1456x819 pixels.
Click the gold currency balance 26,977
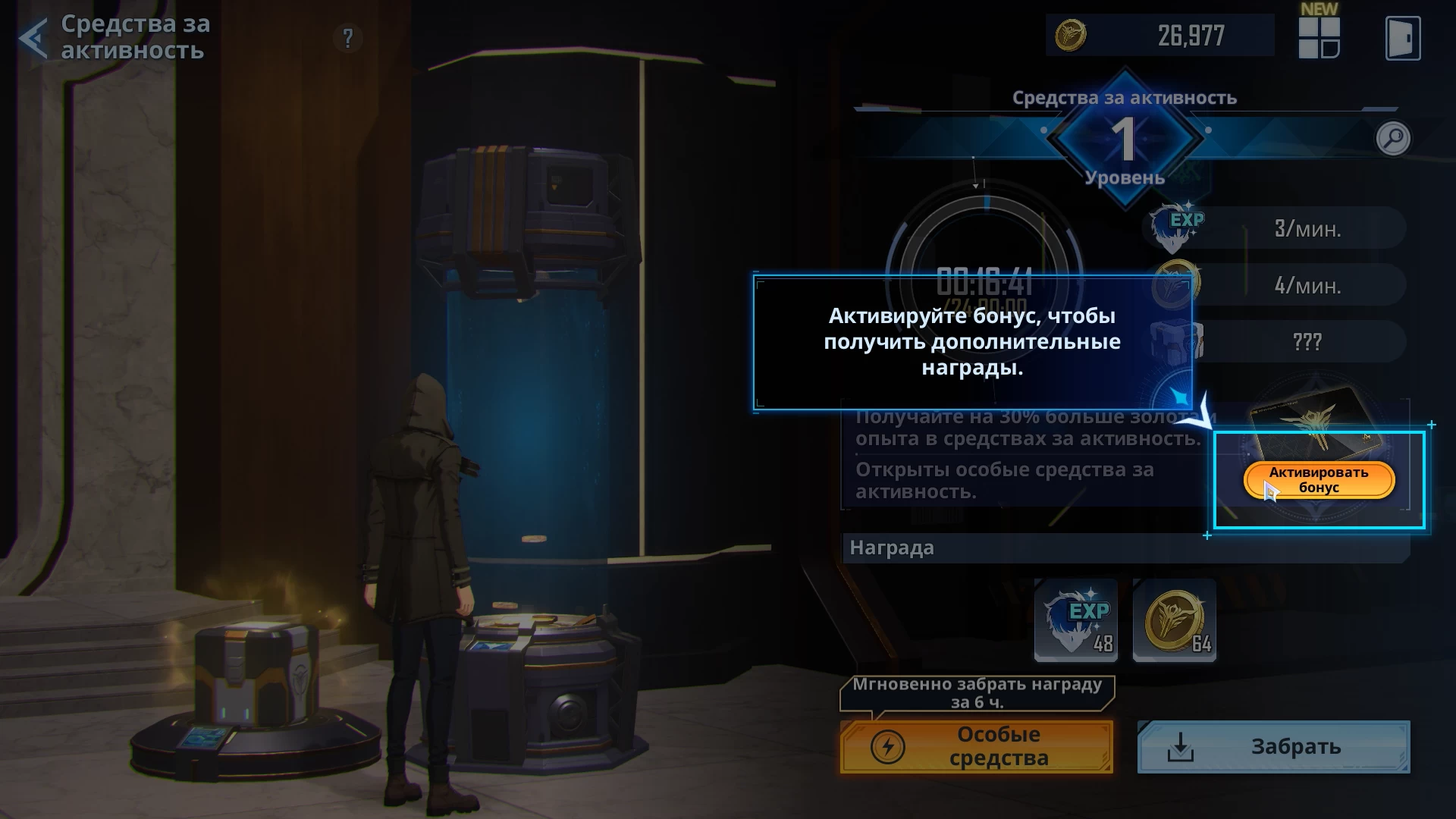[x=1160, y=36]
